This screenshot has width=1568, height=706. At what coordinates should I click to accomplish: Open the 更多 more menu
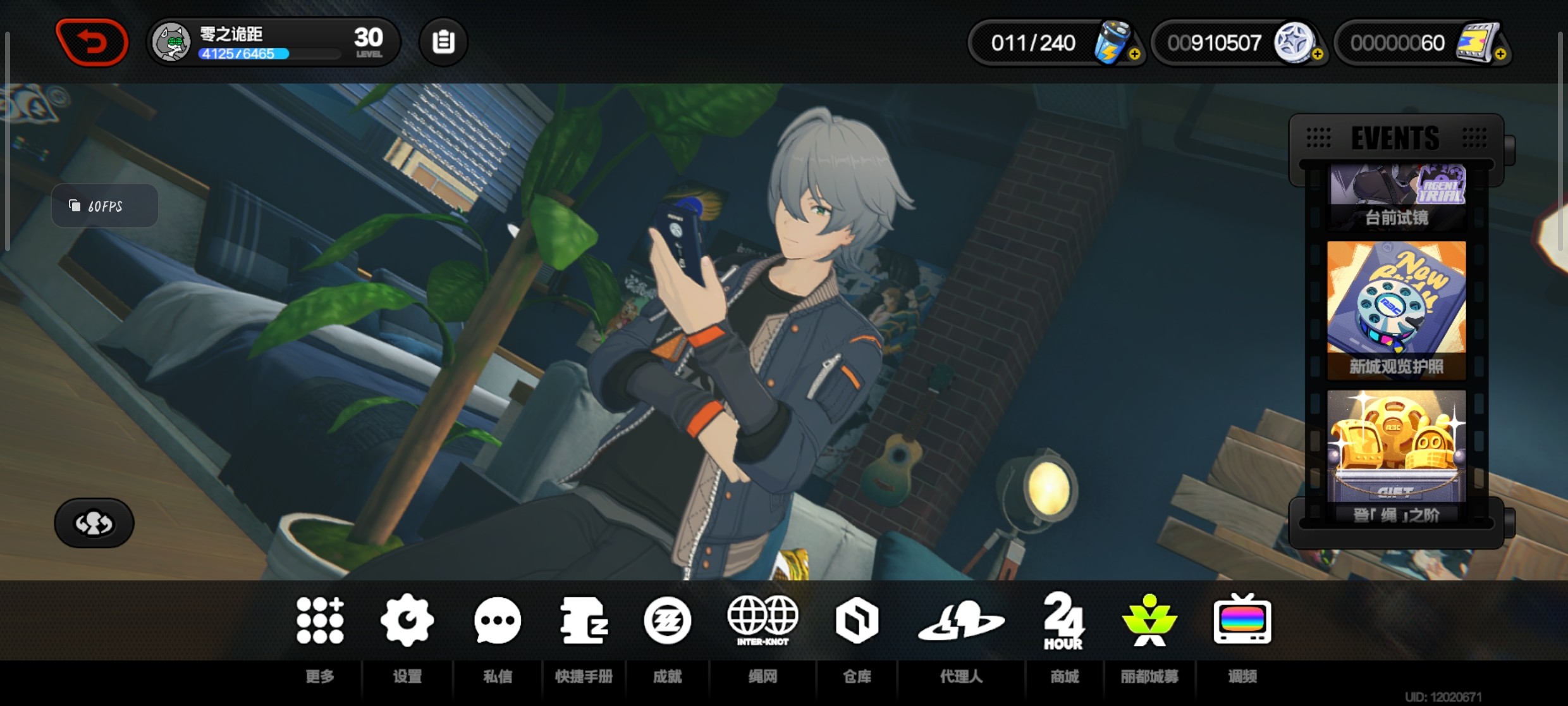click(320, 621)
